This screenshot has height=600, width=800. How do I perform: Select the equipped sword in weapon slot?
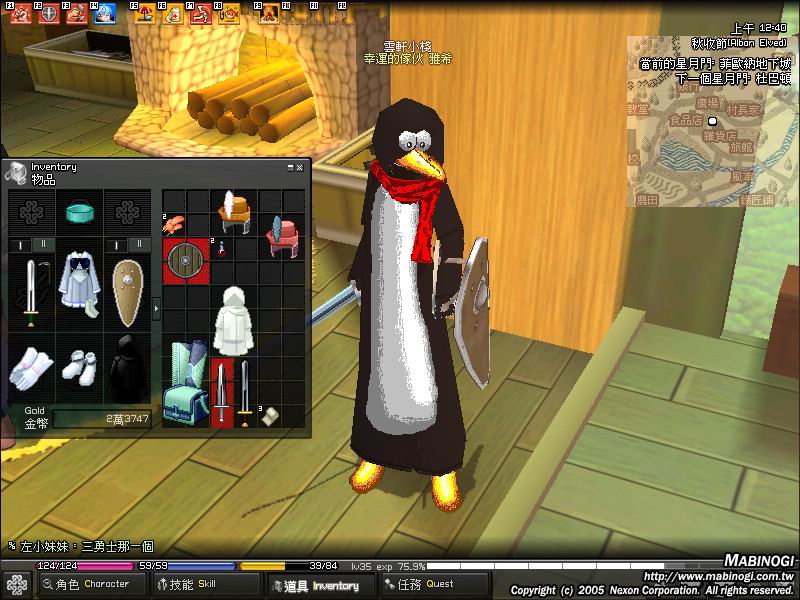pos(31,293)
